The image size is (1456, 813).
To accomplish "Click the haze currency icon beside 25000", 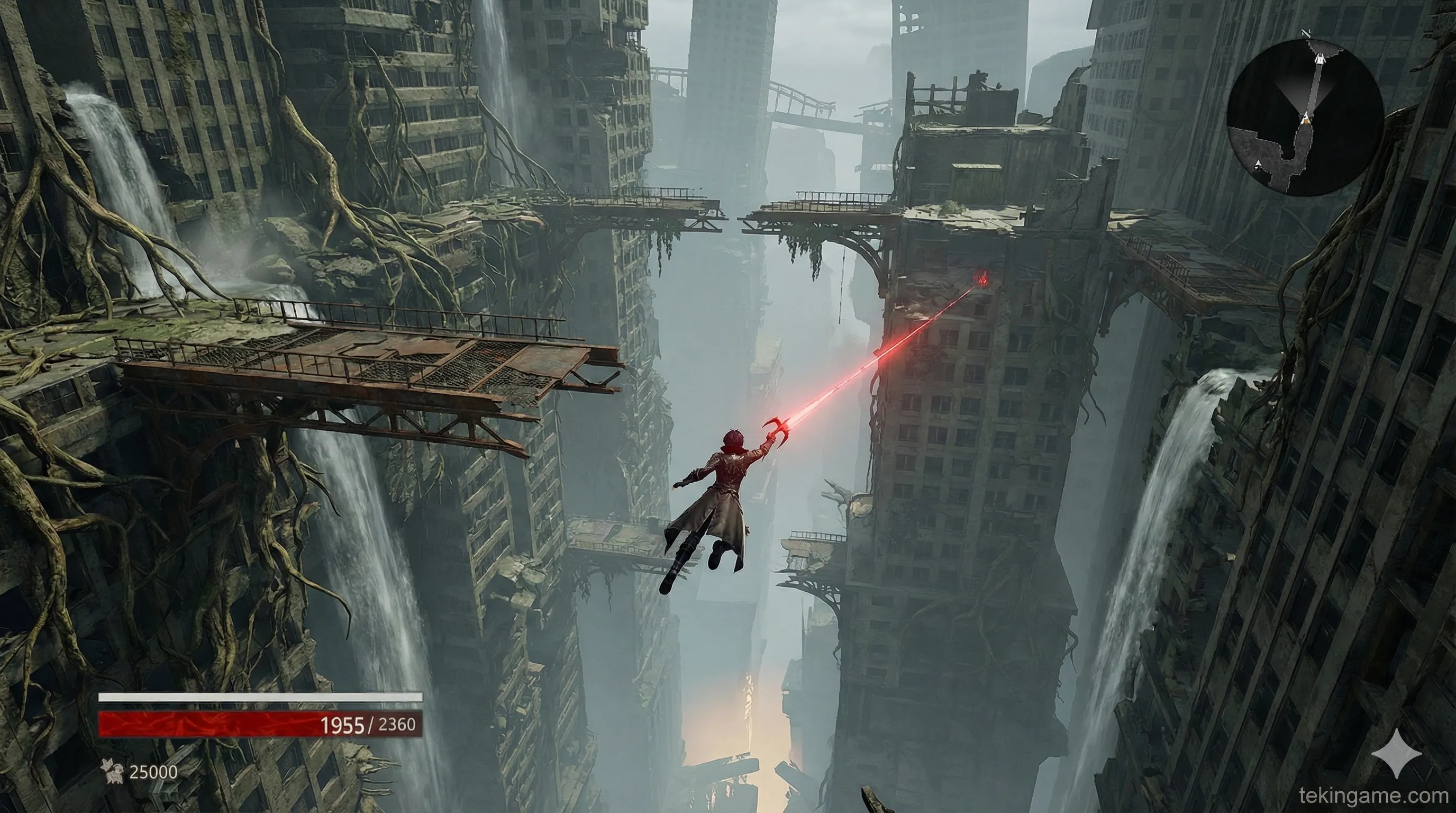I will (x=112, y=771).
